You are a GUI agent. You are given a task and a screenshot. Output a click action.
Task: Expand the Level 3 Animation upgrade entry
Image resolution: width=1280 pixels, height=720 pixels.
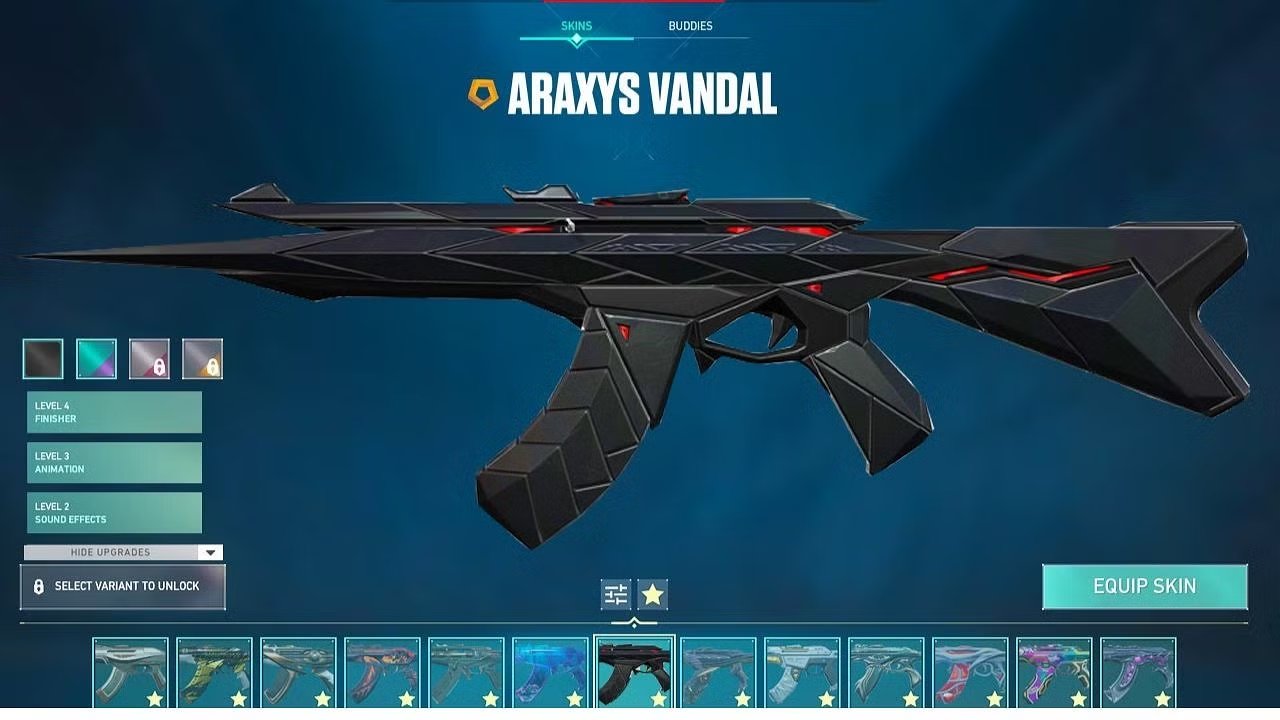113,462
